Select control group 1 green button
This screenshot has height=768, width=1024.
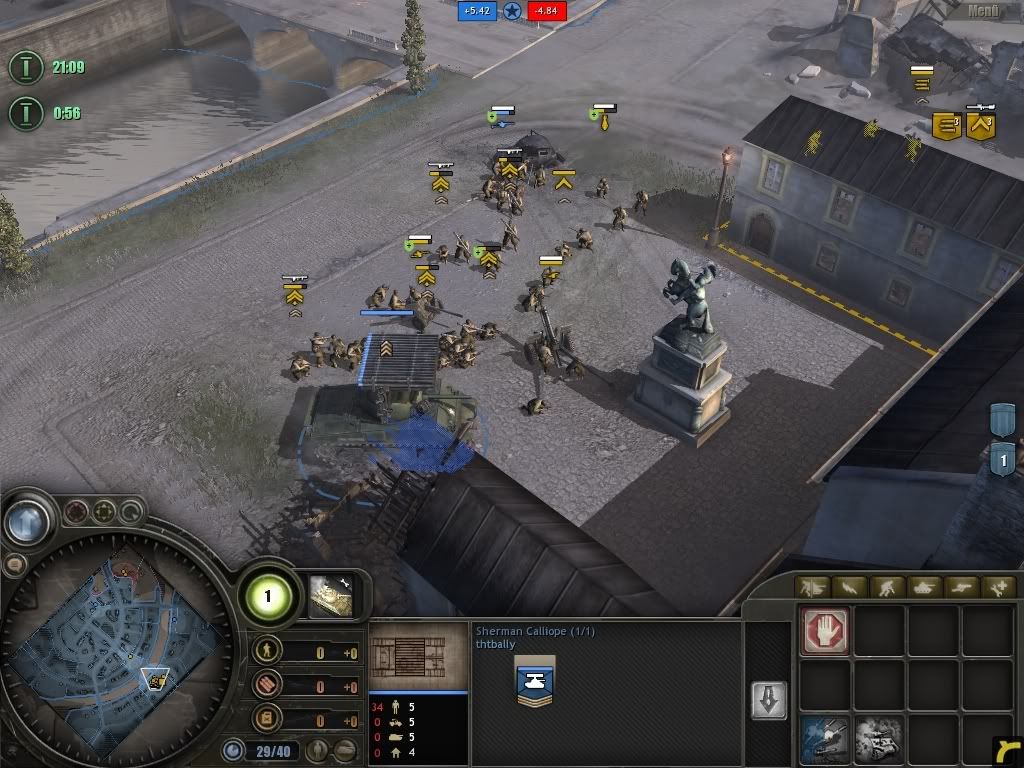click(x=268, y=598)
